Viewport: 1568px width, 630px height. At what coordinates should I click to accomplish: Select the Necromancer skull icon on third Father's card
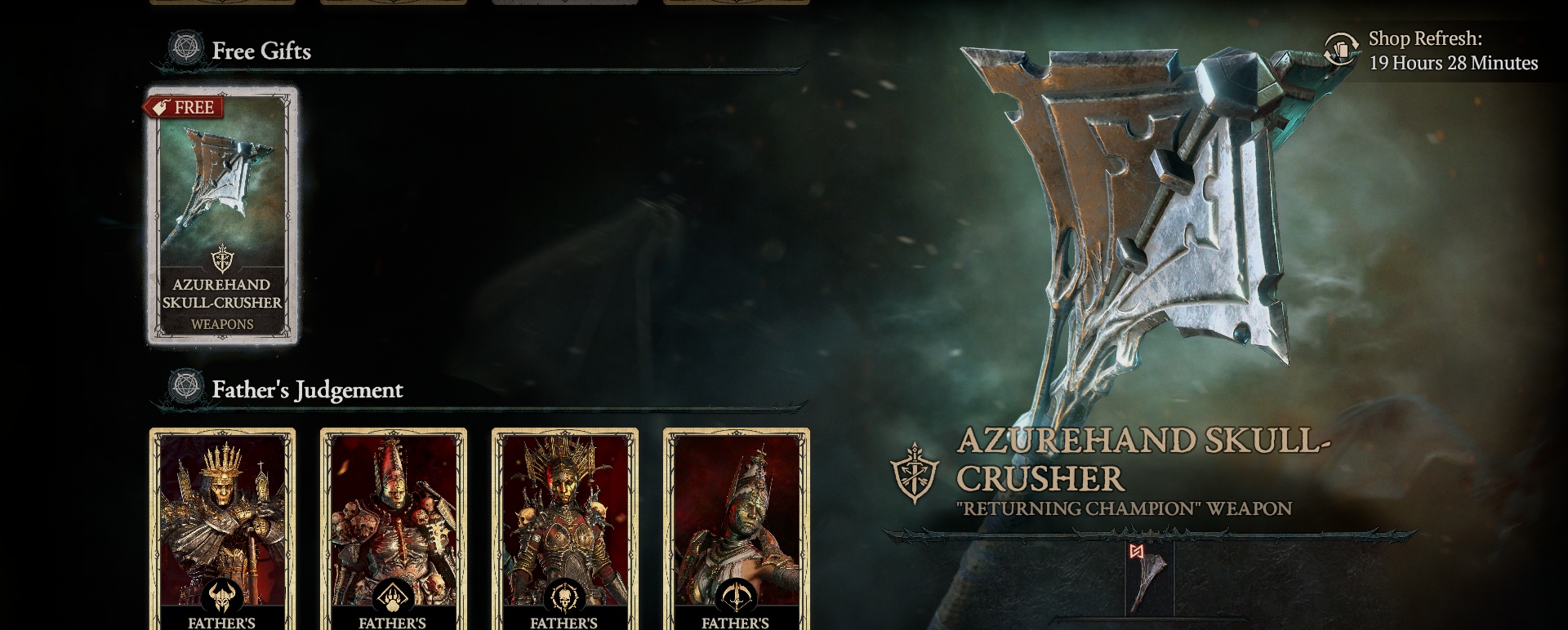coord(564,597)
